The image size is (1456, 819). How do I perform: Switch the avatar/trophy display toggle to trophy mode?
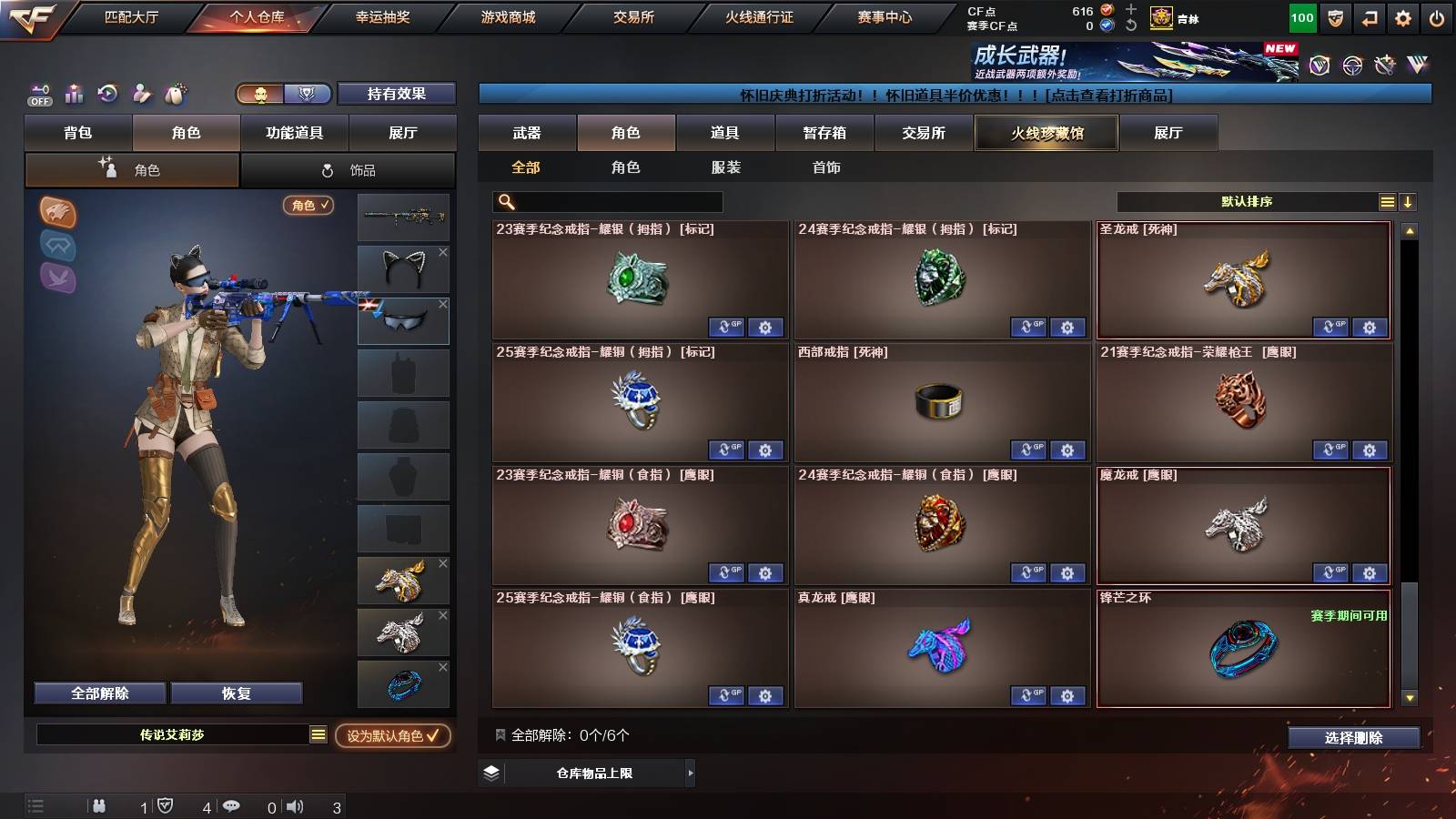coord(308,94)
